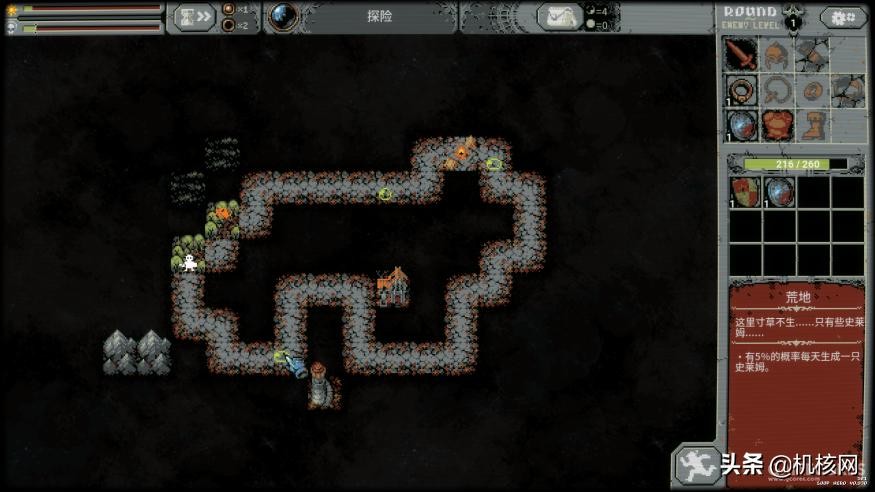Select the helmet equipment slot
The height and width of the screenshot is (492, 875).
coord(777,54)
